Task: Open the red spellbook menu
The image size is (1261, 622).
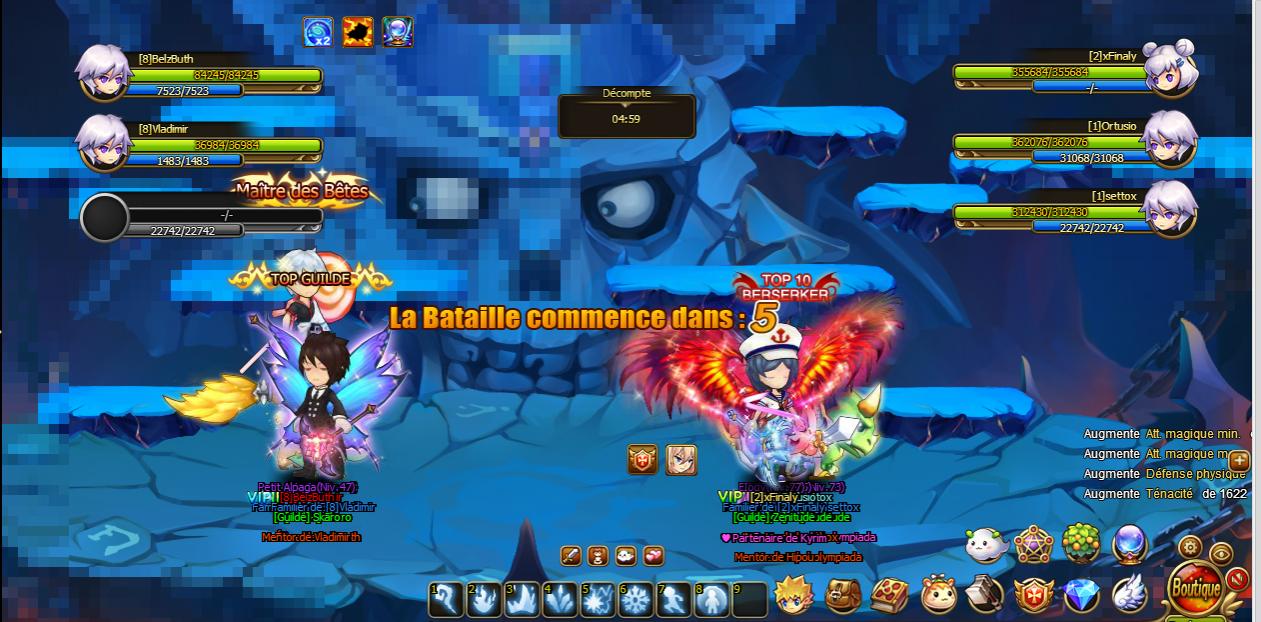Action: pyautogui.click(x=889, y=595)
